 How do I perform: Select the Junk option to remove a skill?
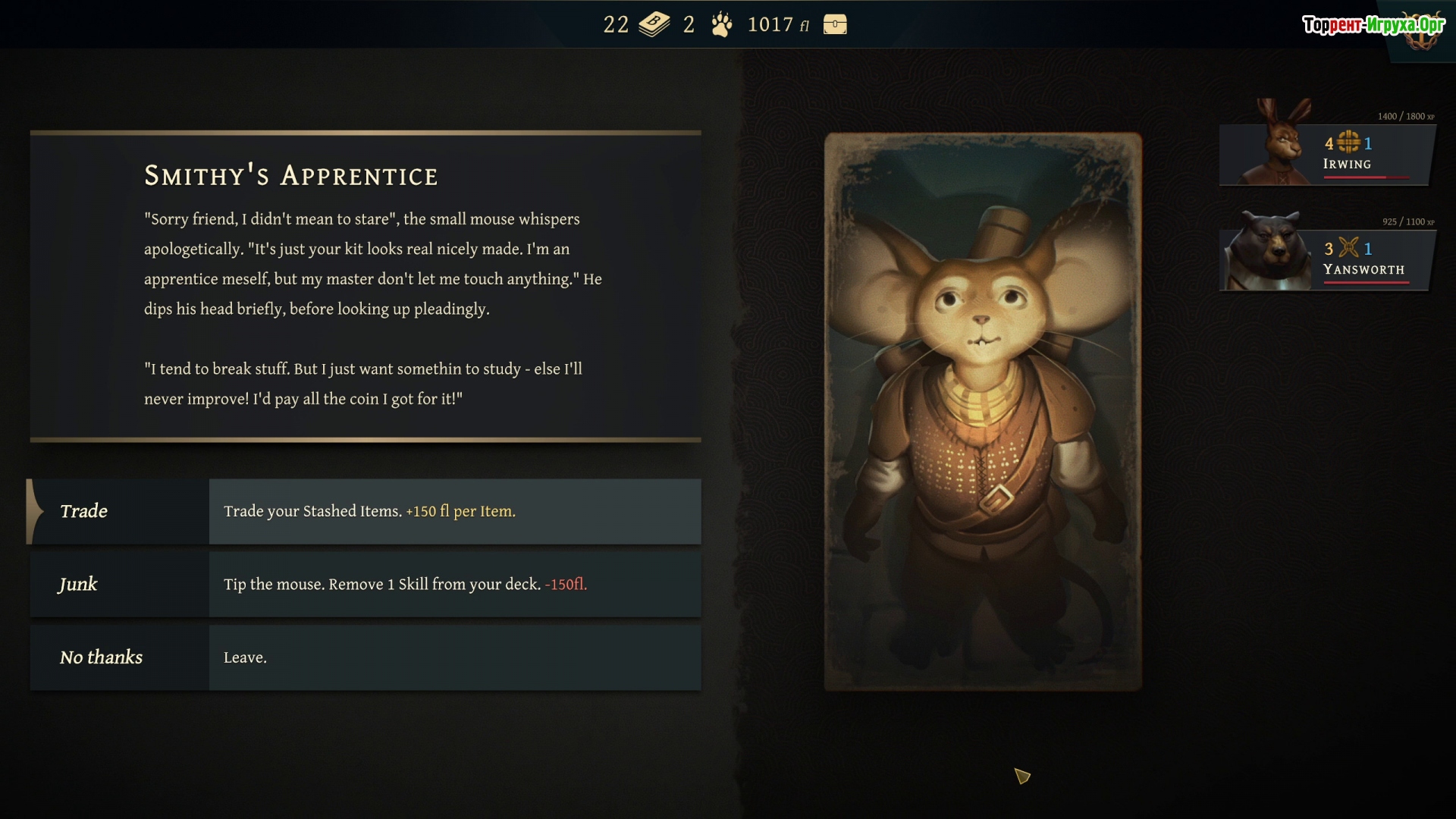click(x=364, y=584)
